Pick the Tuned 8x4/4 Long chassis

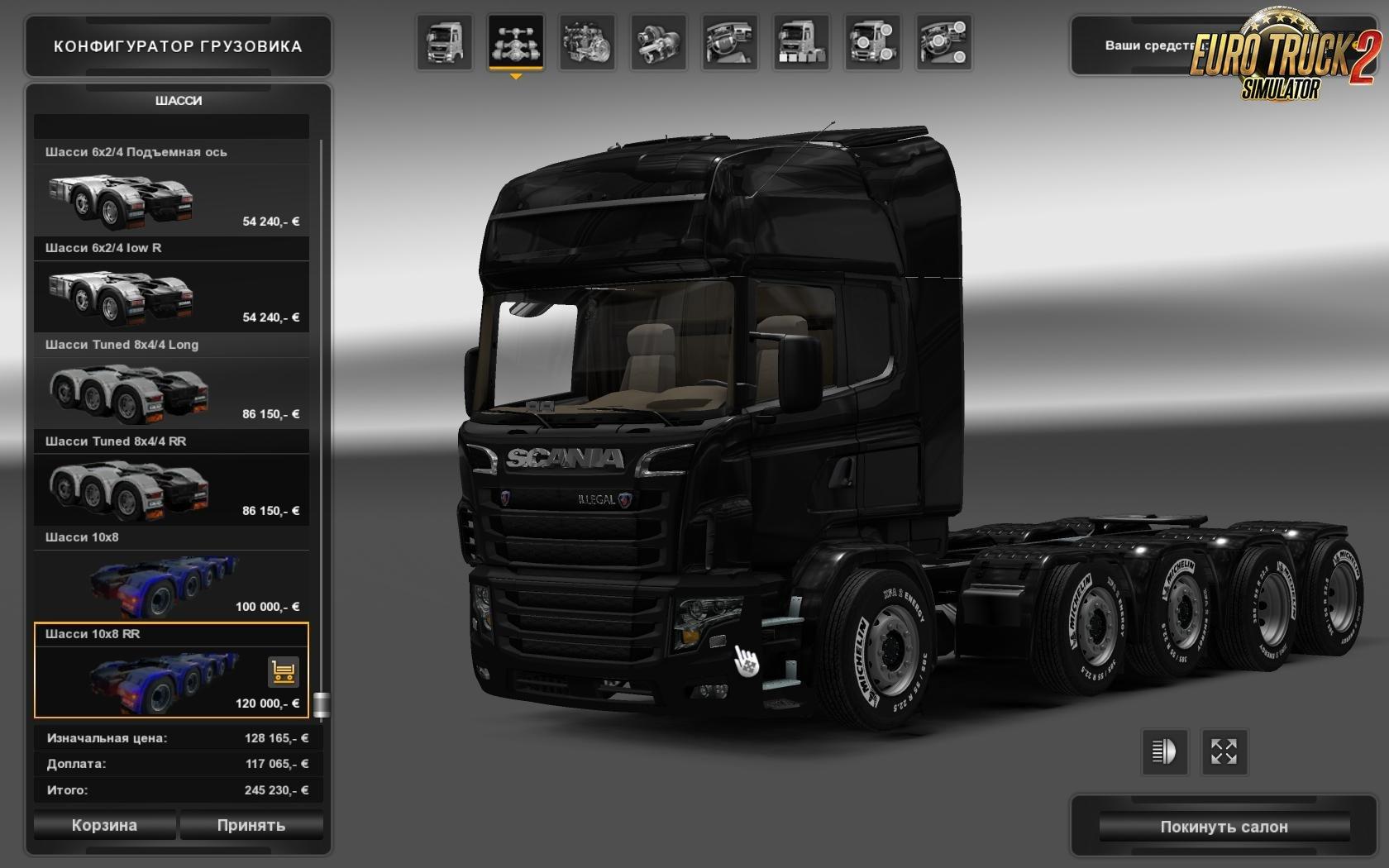click(x=171, y=392)
